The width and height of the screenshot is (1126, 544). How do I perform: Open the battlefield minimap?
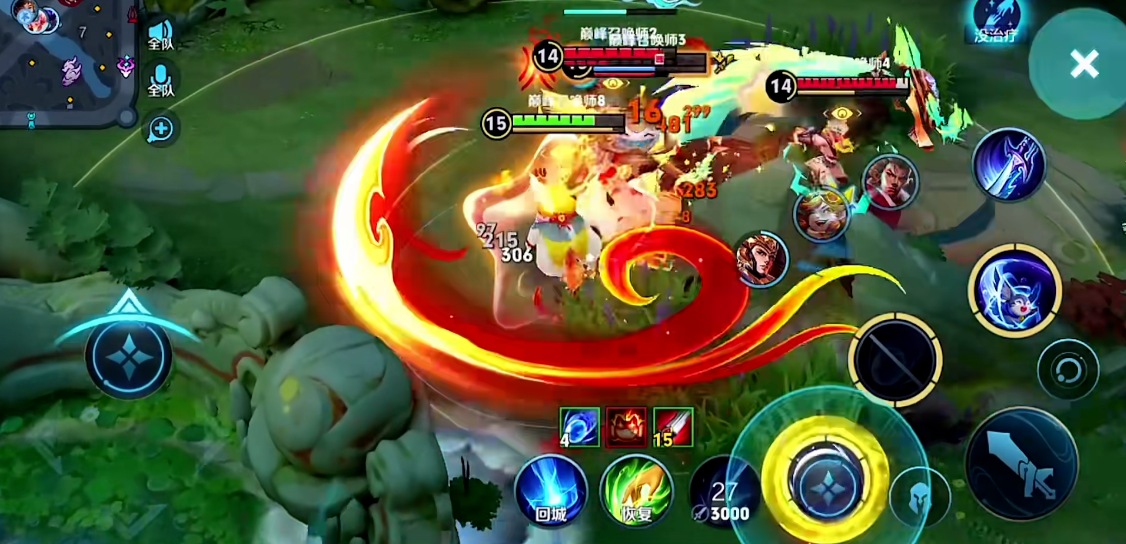66,62
